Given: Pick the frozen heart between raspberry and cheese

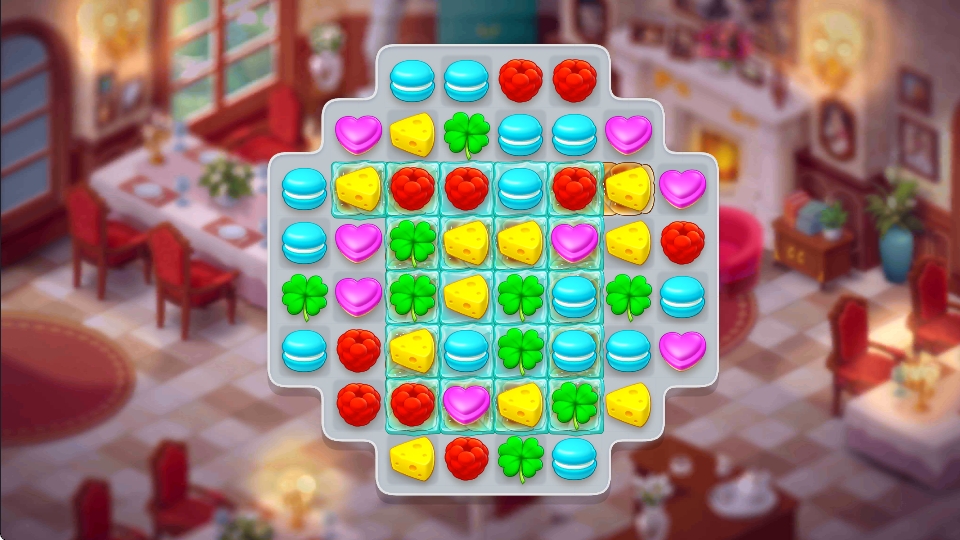Looking at the screenshot, I should tap(466, 404).
